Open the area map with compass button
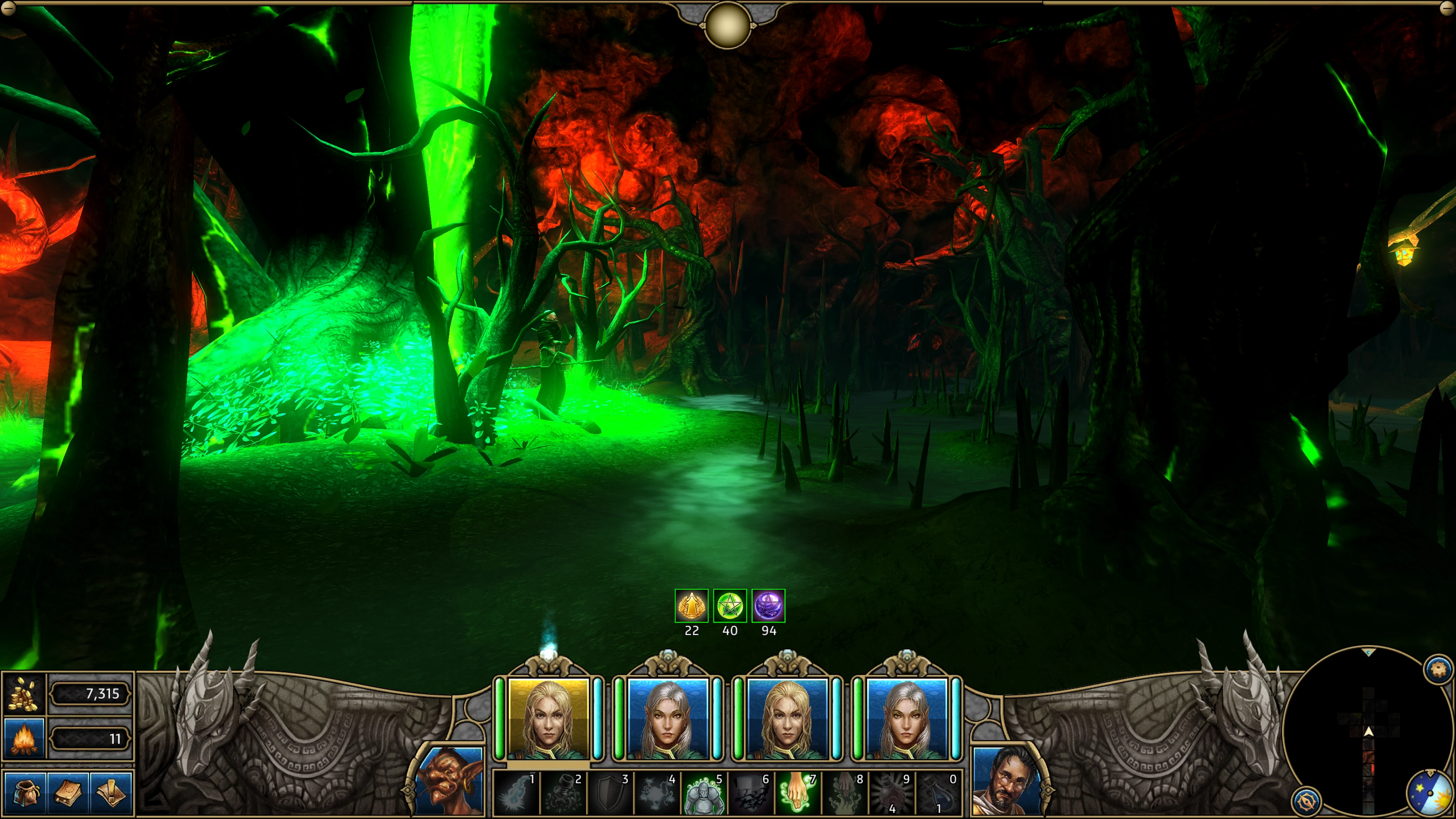The height and width of the screenshot is (819, 1456). [1306, 801]
